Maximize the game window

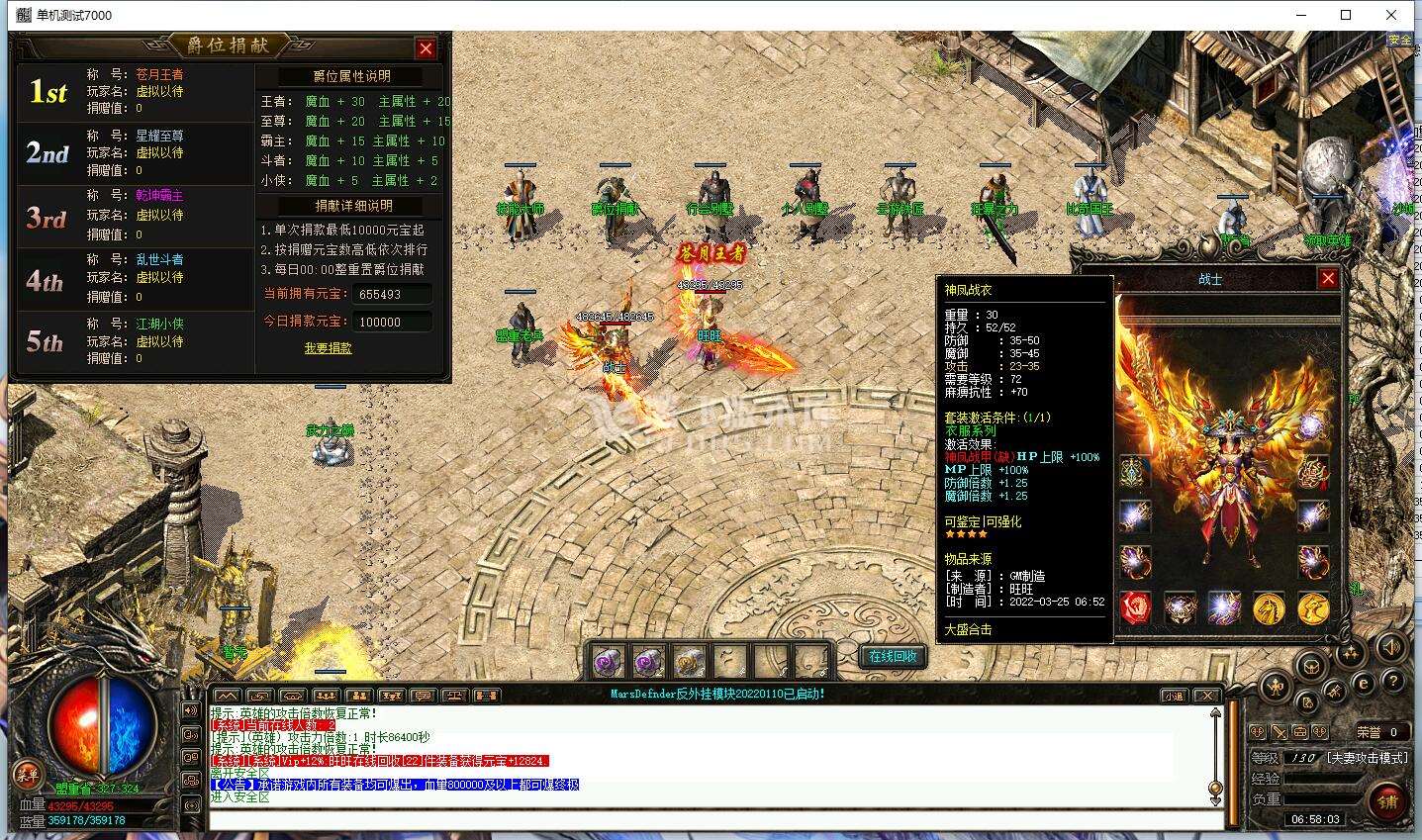[1346, 15]
